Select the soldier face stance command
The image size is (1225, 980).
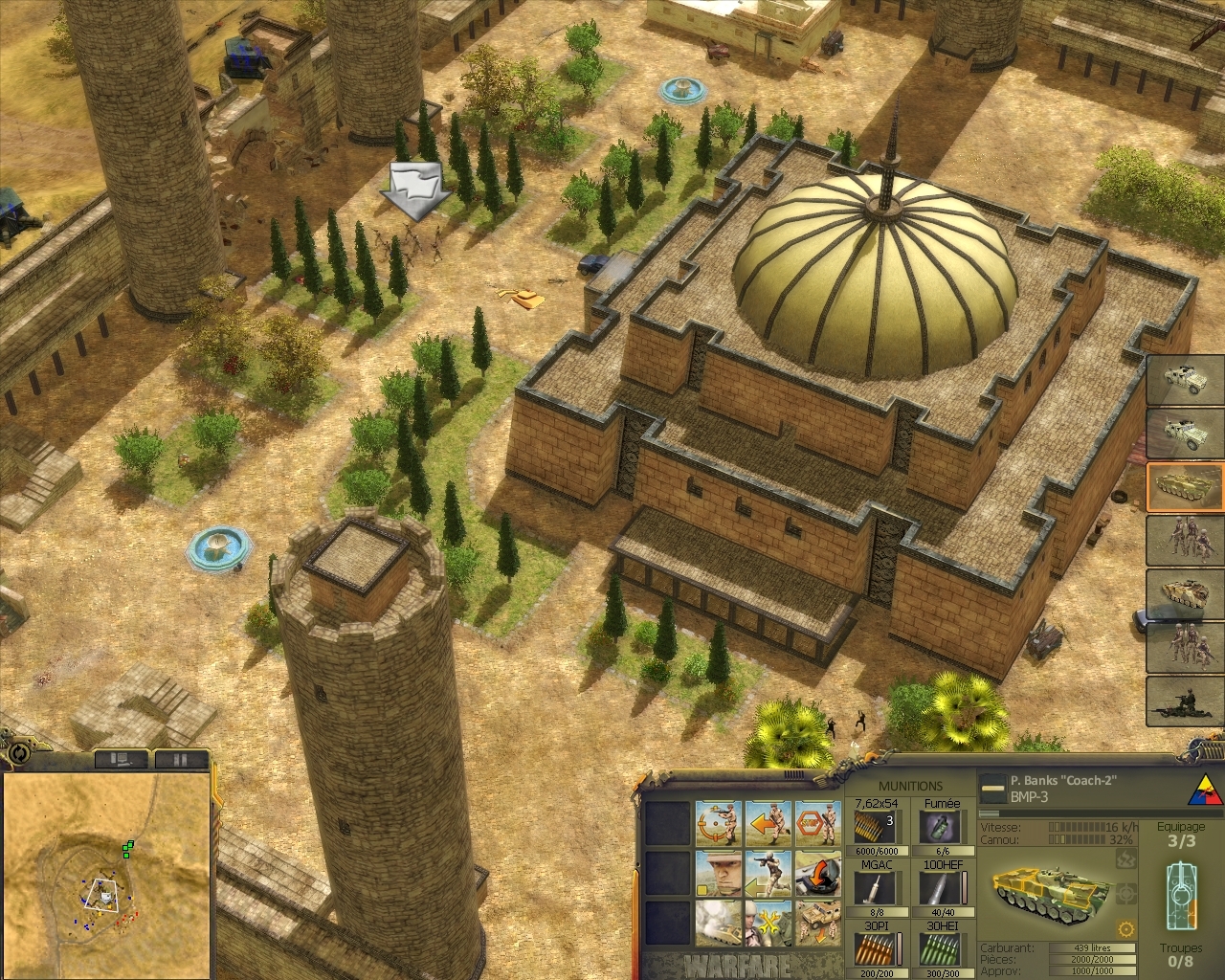point(718,874)
